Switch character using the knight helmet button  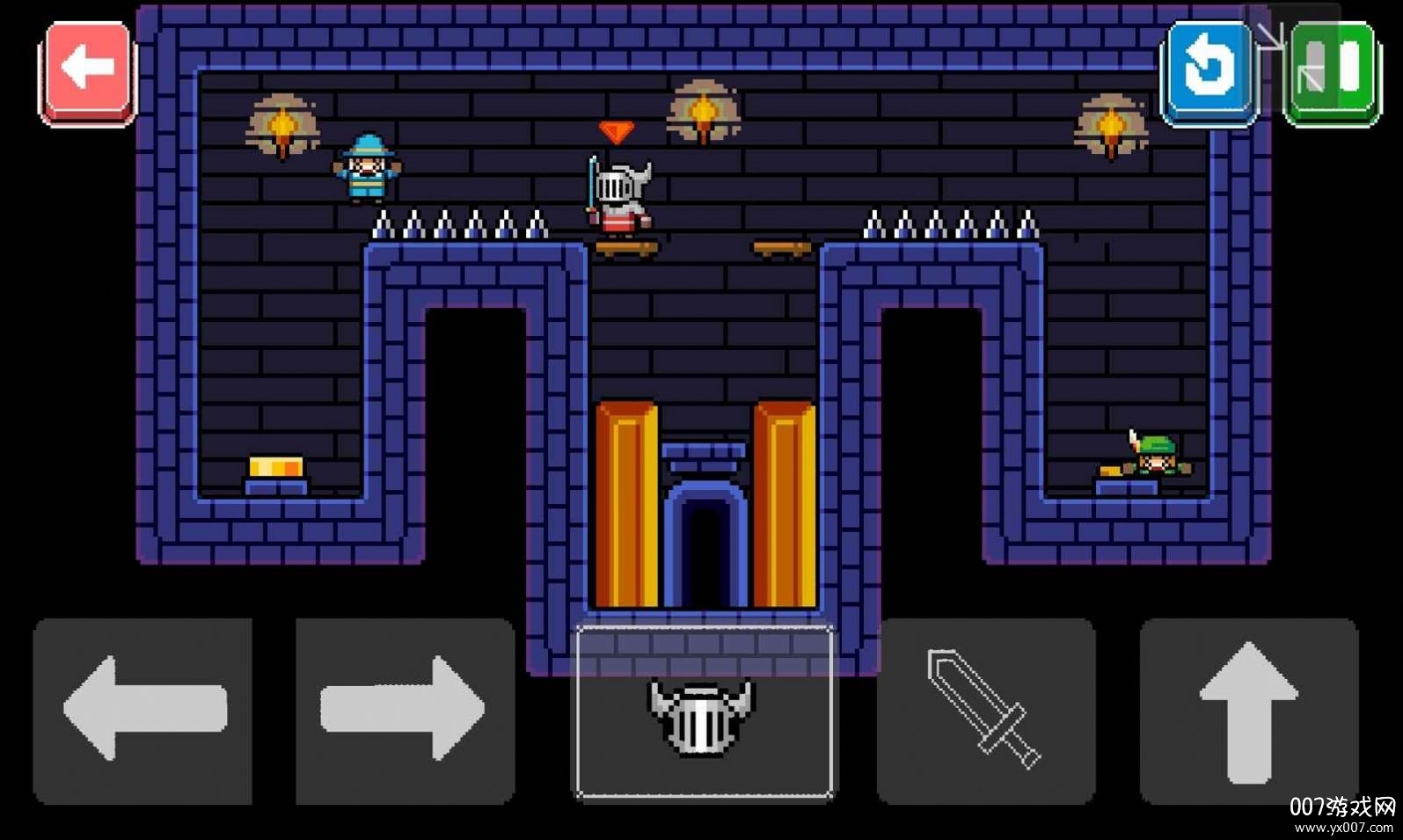(x=704, y=712)
